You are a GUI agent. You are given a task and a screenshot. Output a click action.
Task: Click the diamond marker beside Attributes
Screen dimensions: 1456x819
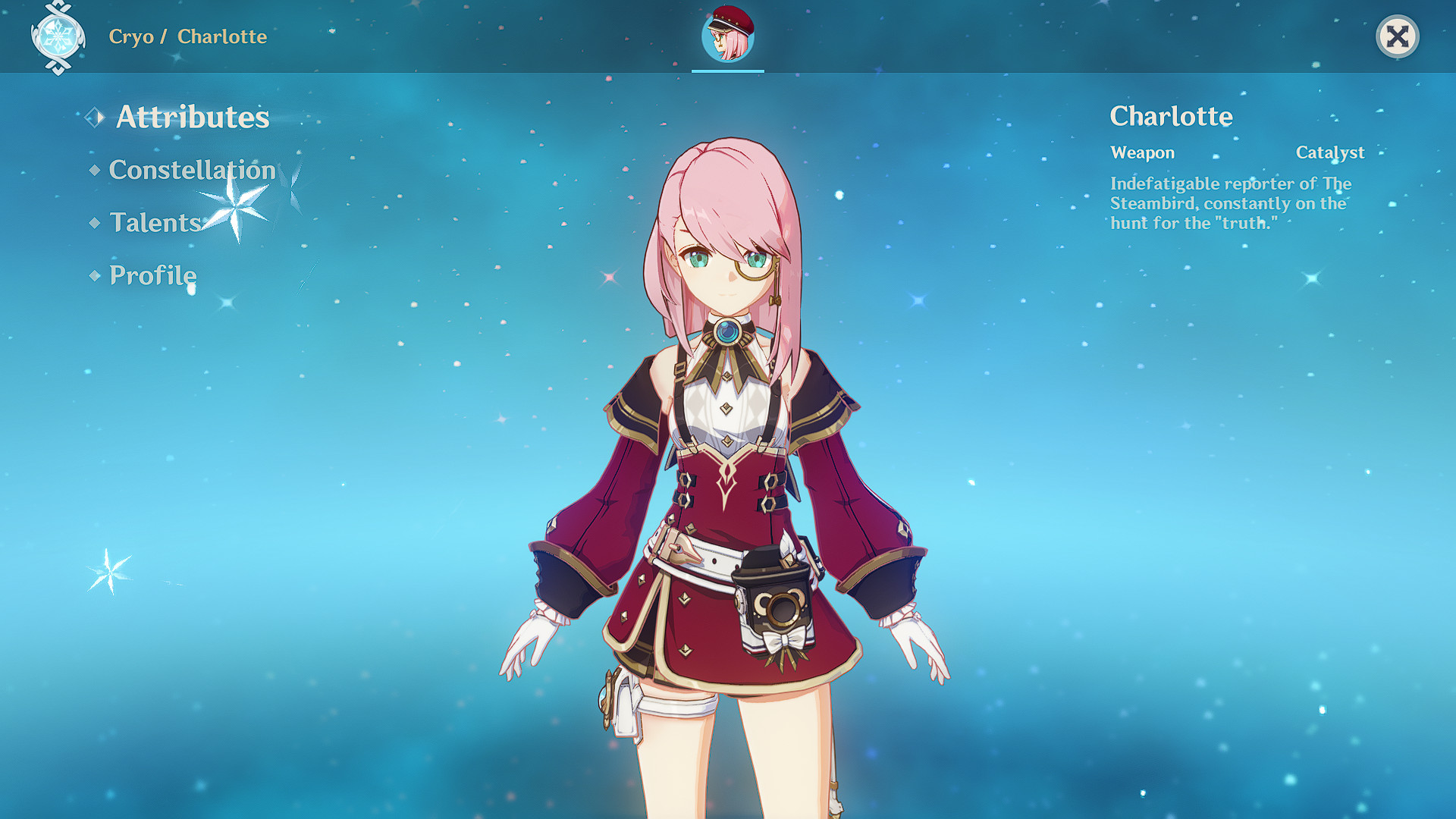coord(95,118)
